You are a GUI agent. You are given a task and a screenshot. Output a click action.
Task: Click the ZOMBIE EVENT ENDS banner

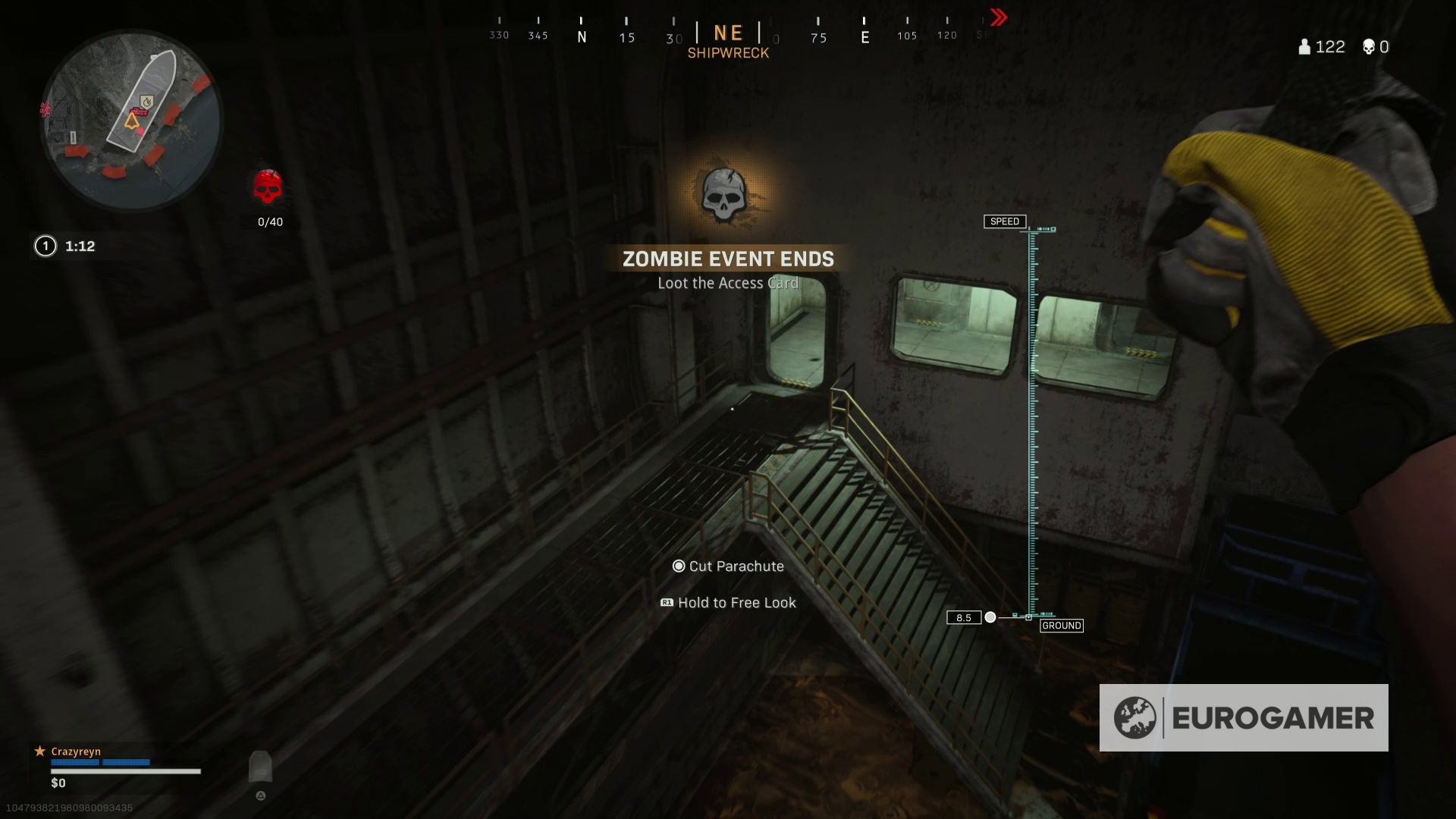click(728, 259)
